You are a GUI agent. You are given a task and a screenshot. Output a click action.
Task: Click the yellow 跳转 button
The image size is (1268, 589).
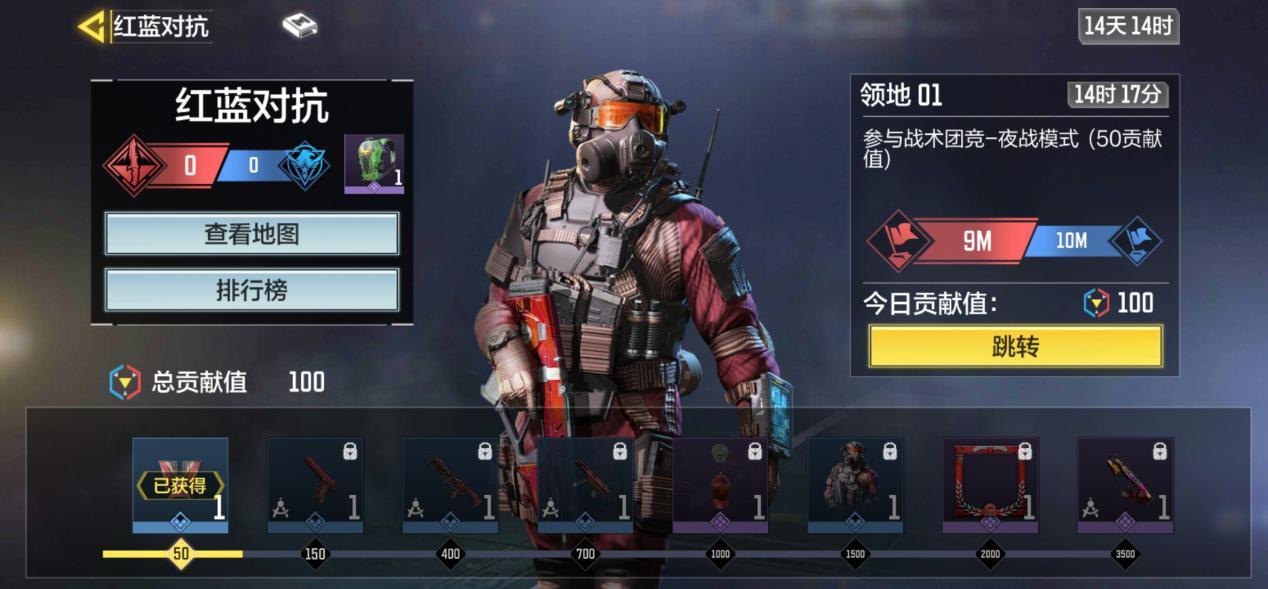(1015, 347)
